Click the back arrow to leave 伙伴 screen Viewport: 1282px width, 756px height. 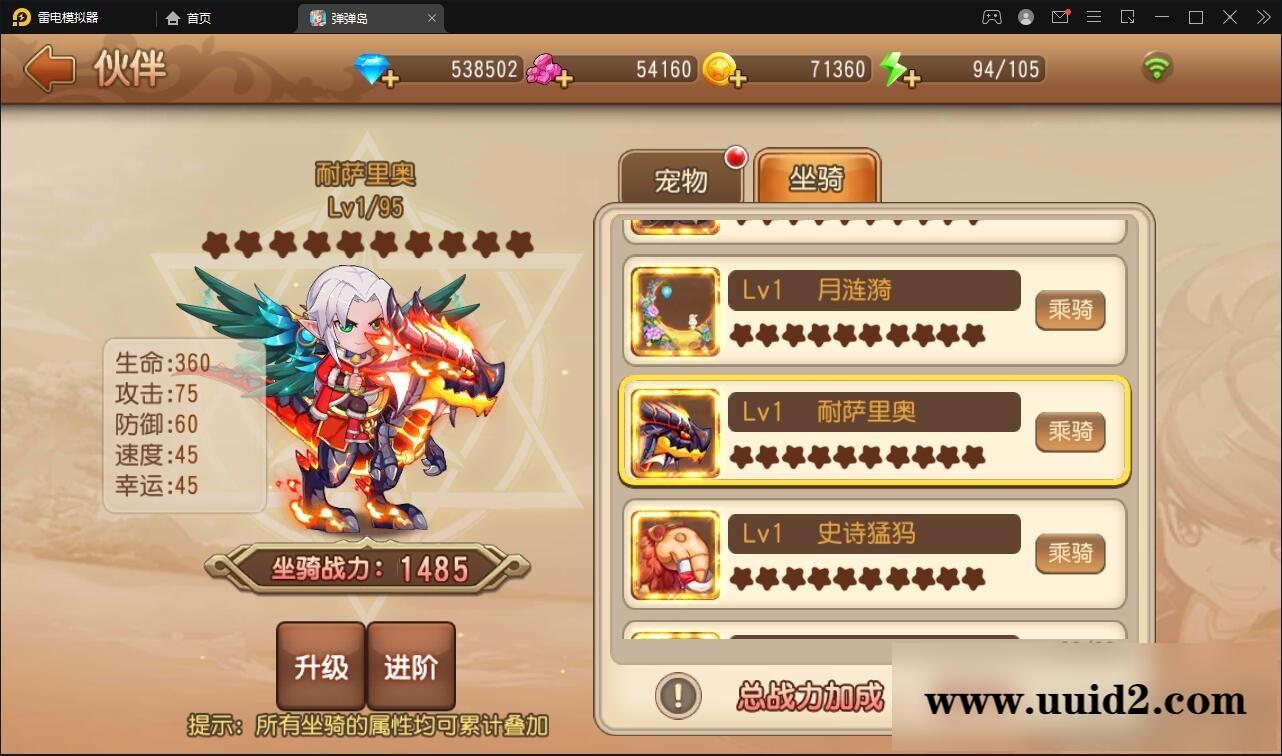point(49,69)
